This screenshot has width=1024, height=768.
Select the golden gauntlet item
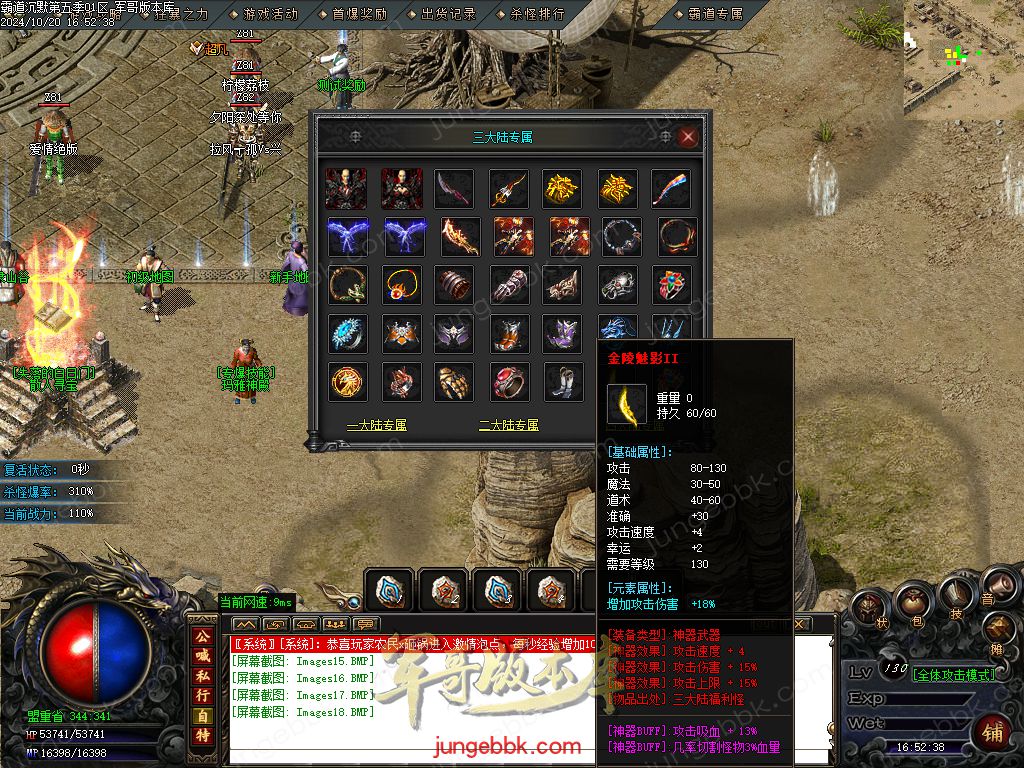coord(454,382)
